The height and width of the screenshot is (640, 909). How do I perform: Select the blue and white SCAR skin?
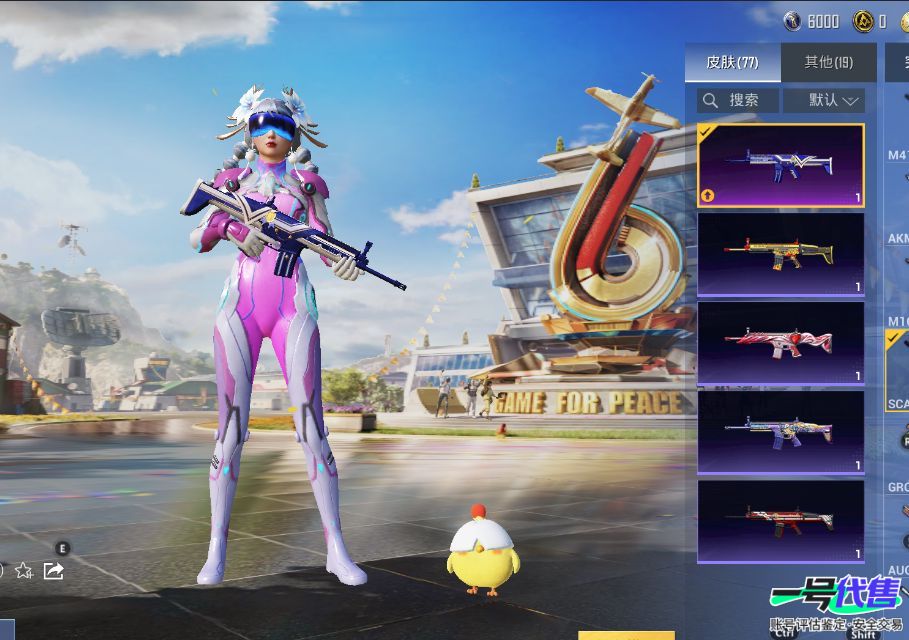point(780,165)
